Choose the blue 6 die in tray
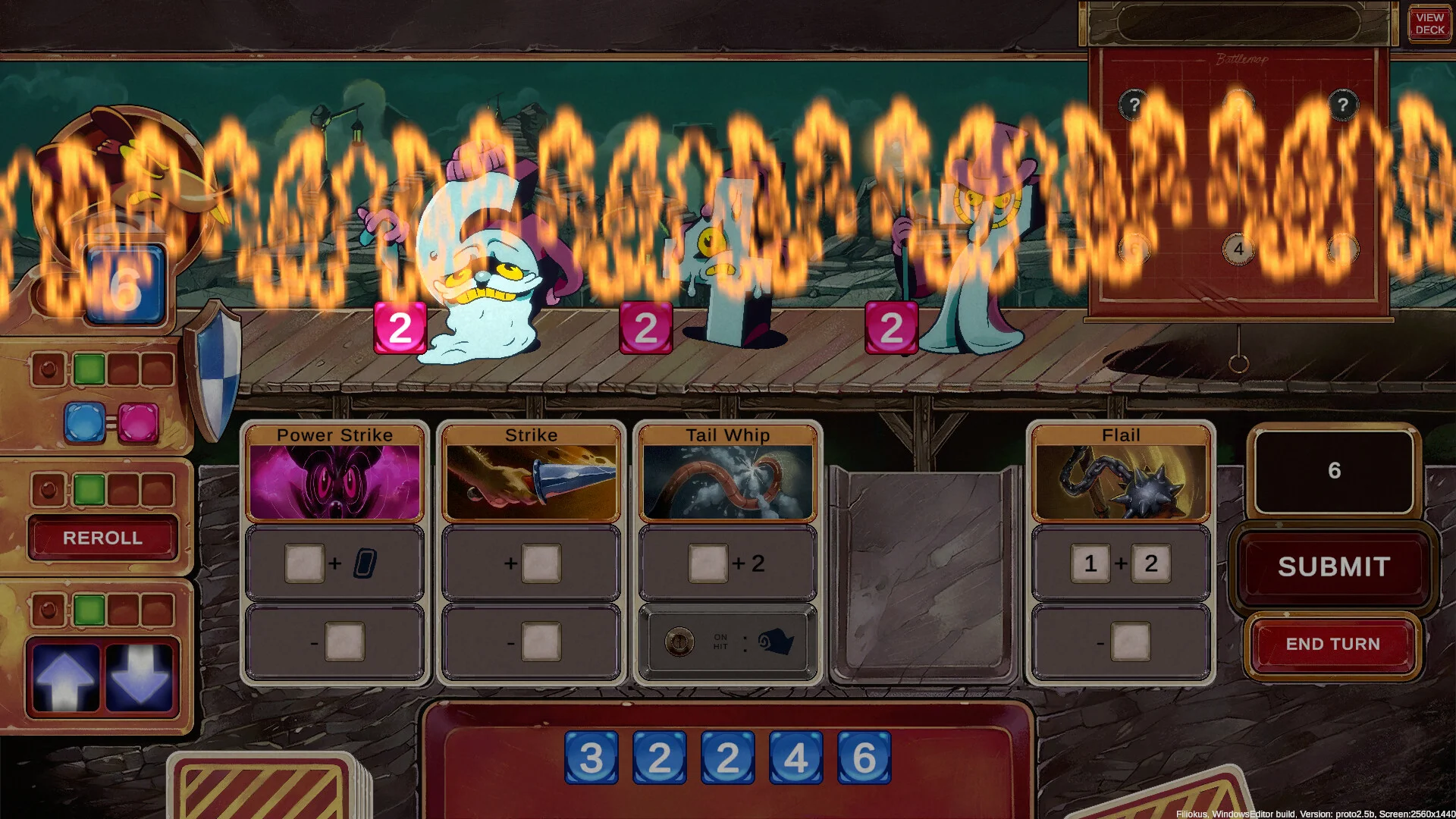The width and height of the screenshot is (1456, 819). pos(864,758)
